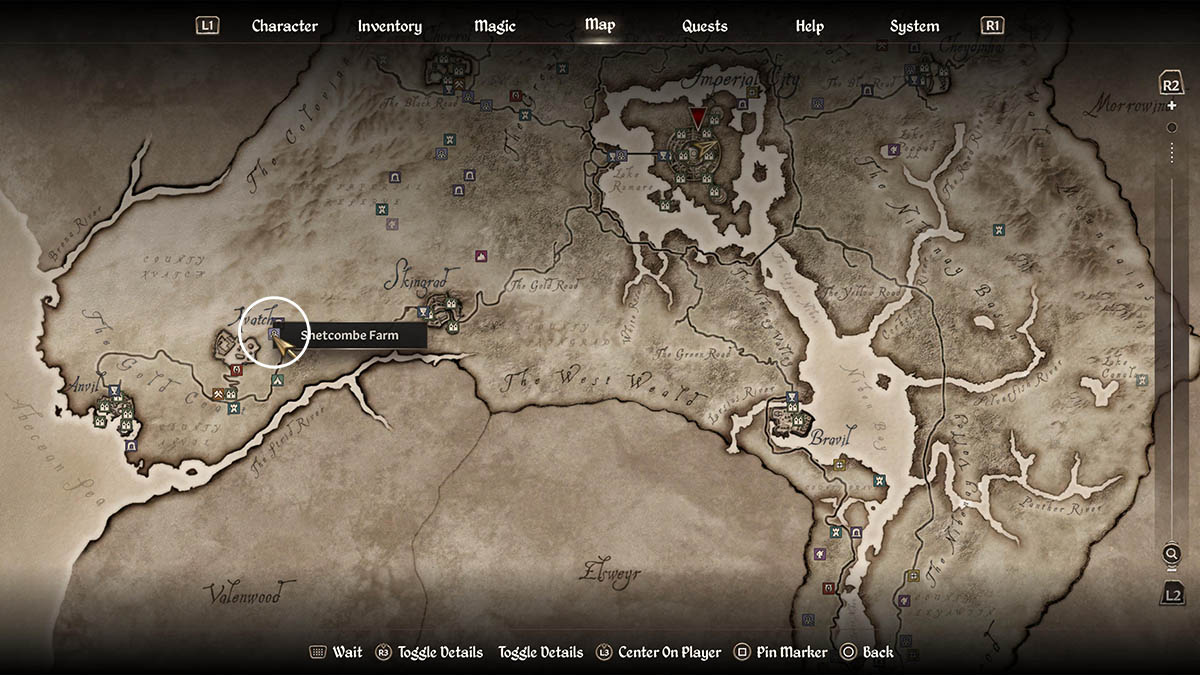Open the Quests tab
The image size is (1200, 675).
tap(705, 26)
